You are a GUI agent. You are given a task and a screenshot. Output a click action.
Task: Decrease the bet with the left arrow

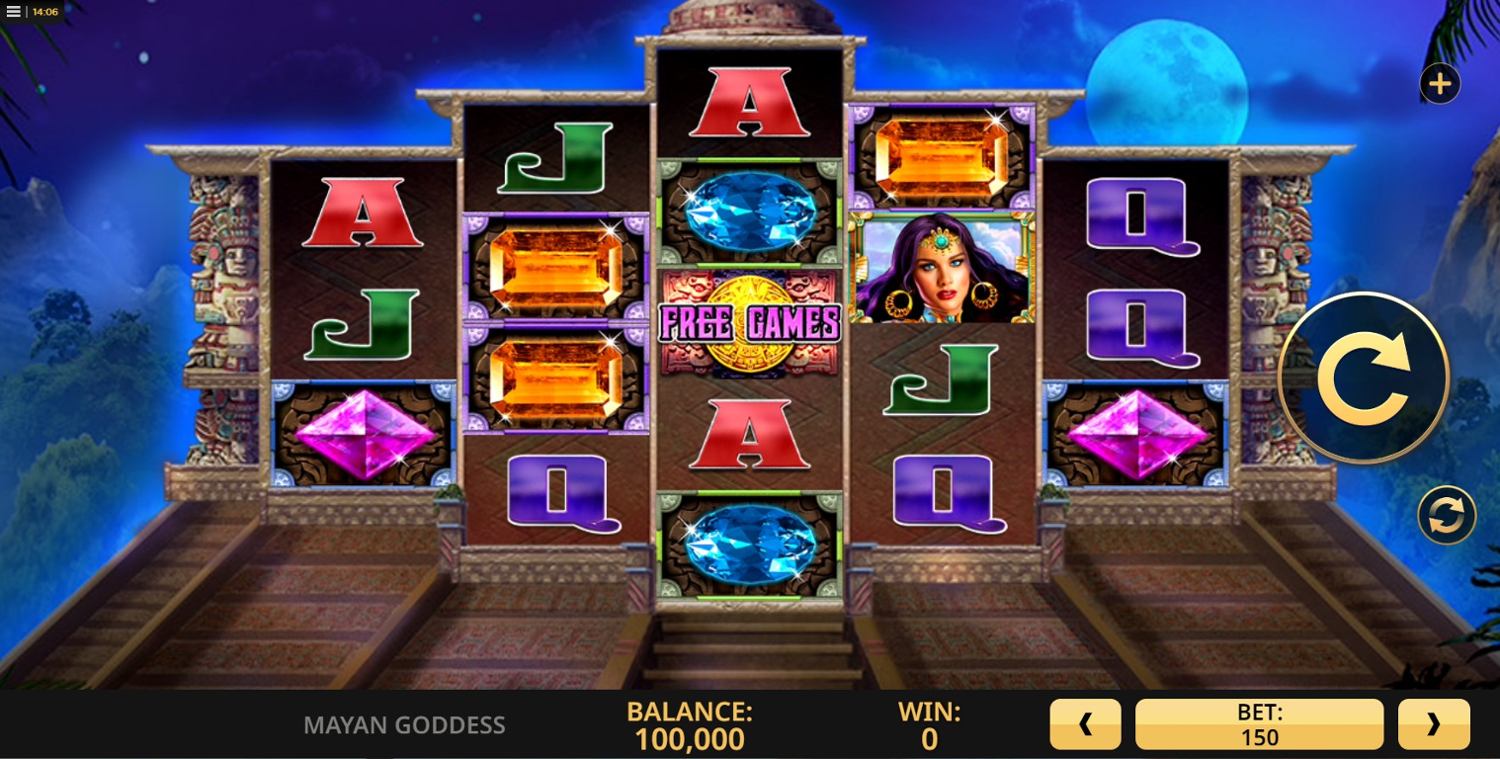click(x=1085, y=724)
